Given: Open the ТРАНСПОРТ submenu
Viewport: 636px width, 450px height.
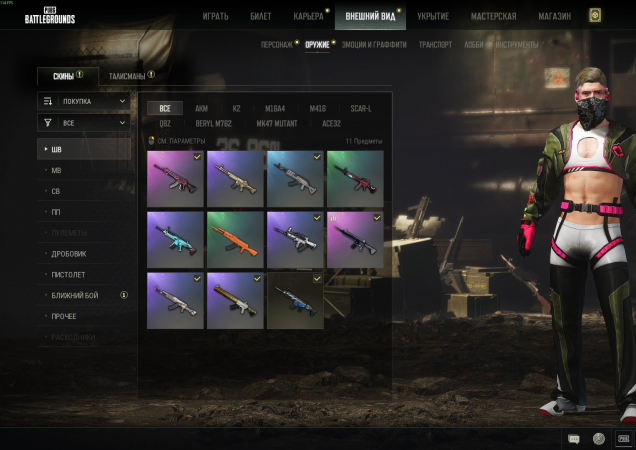Looking at the screenshot, I should [x=435, y=45].
